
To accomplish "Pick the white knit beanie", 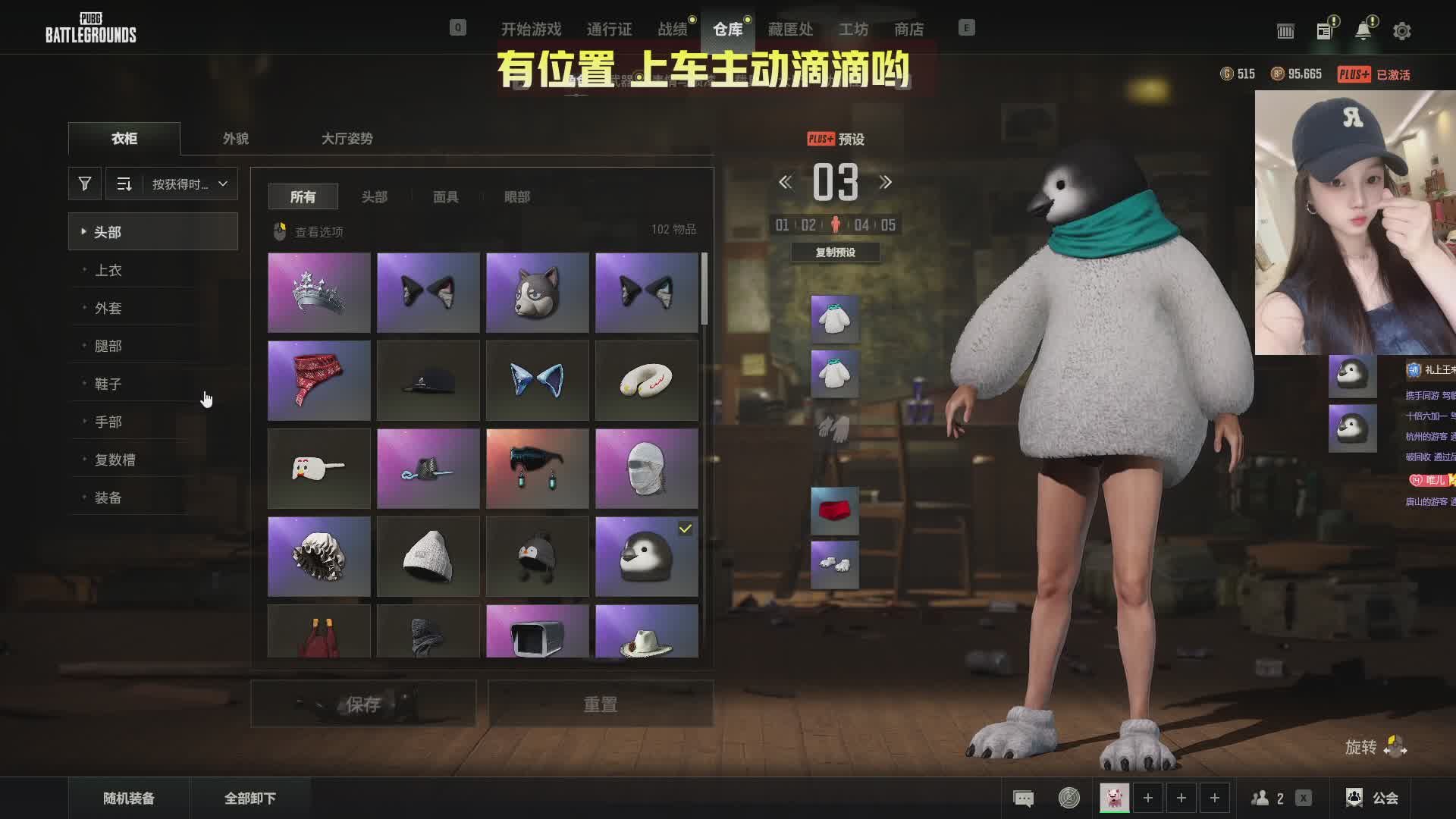I will coord(428,557).
